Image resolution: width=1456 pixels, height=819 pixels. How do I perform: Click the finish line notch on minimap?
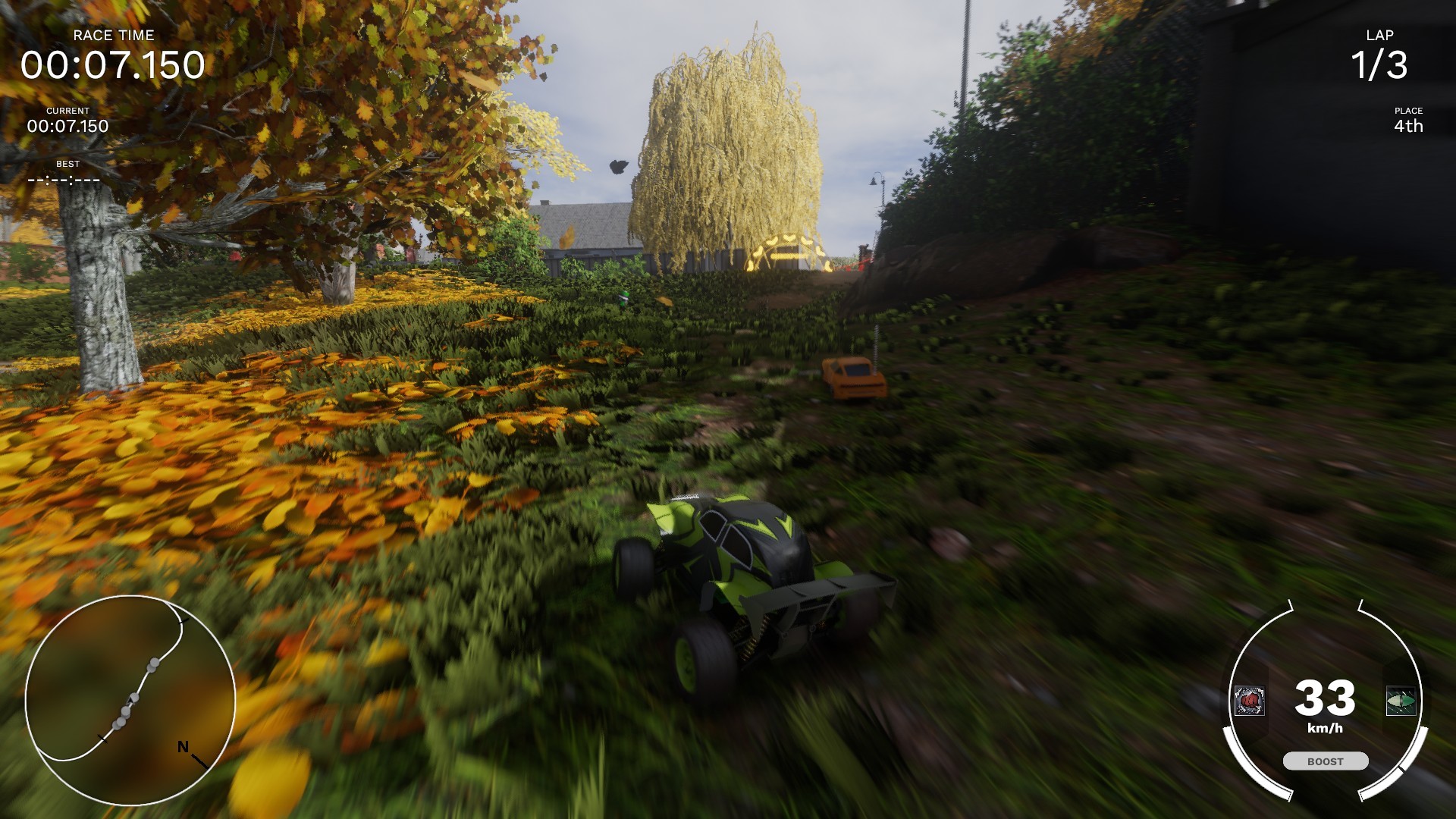(x=103, y=738)
